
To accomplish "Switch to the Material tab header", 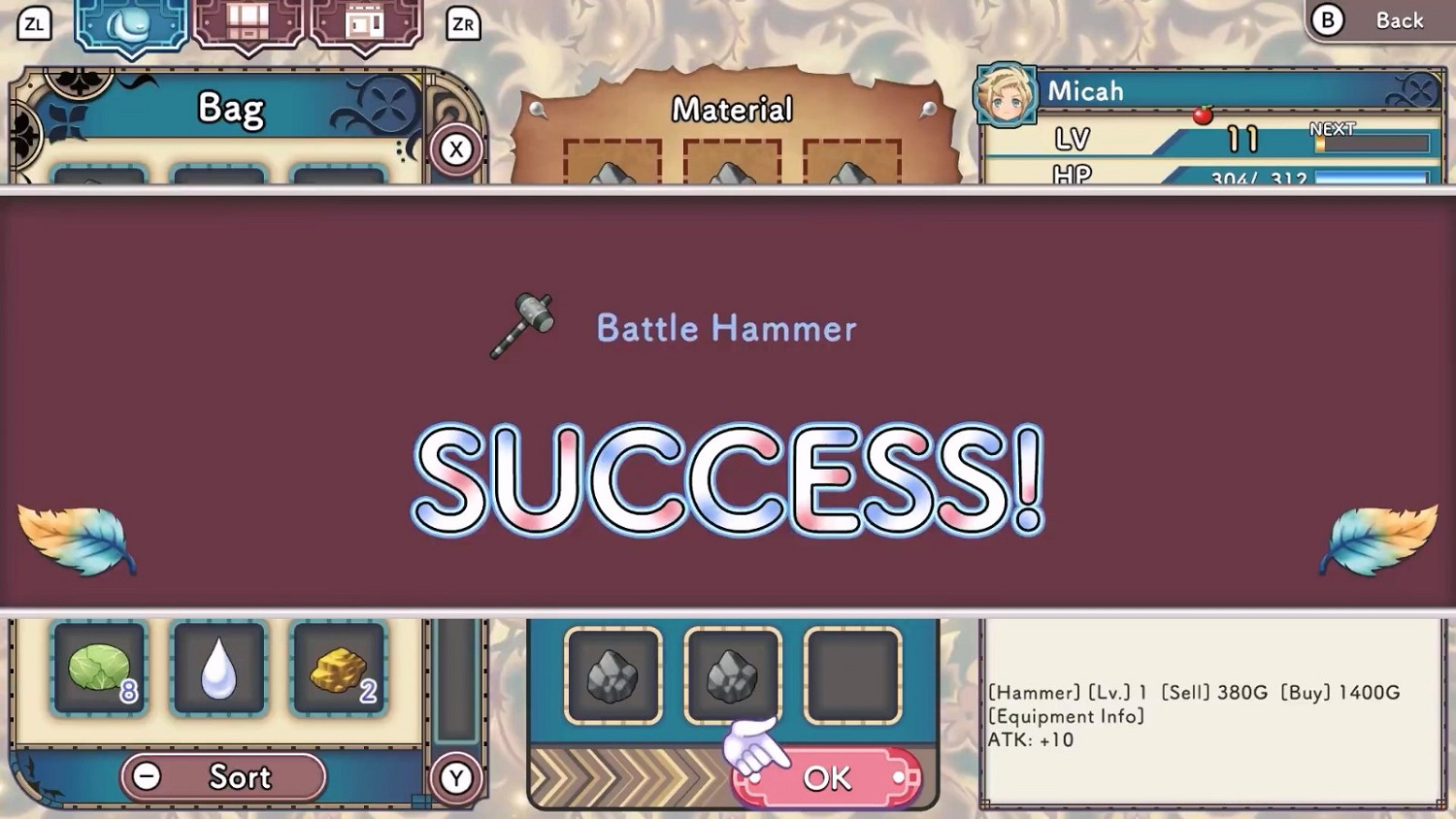I will (733, 110).
